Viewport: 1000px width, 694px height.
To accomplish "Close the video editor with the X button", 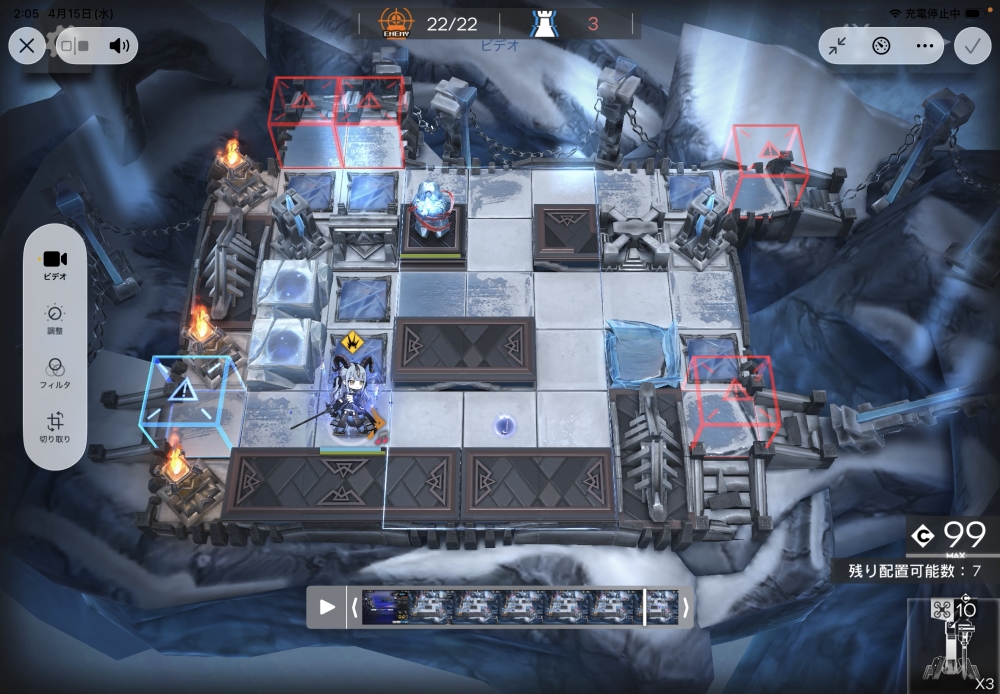I will click(x=27, y=46).
